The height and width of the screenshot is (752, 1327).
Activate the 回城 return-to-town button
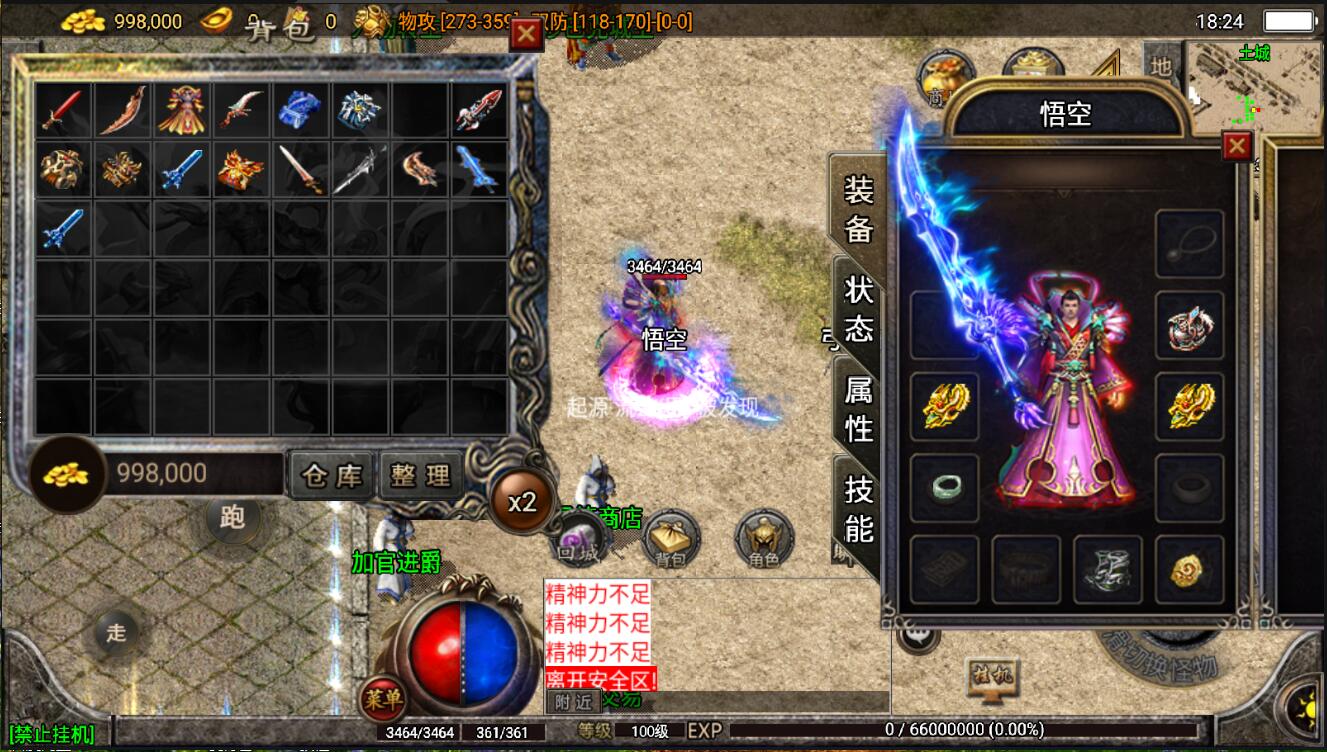click(x=579, y=541)
